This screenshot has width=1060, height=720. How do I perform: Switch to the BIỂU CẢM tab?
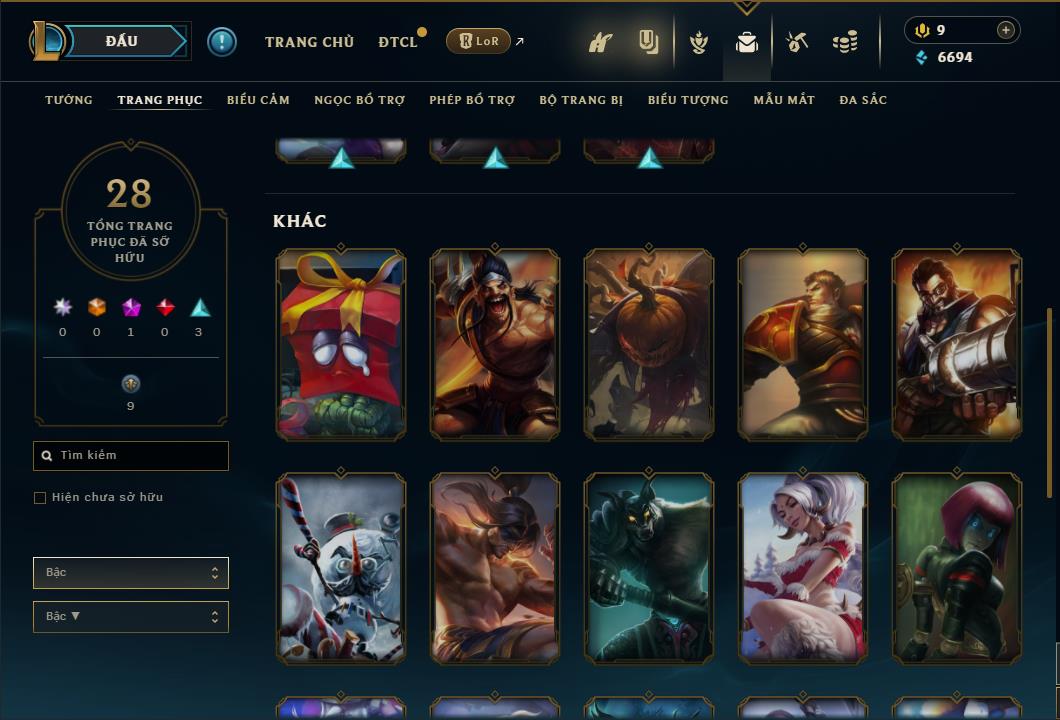pos(258,100)
